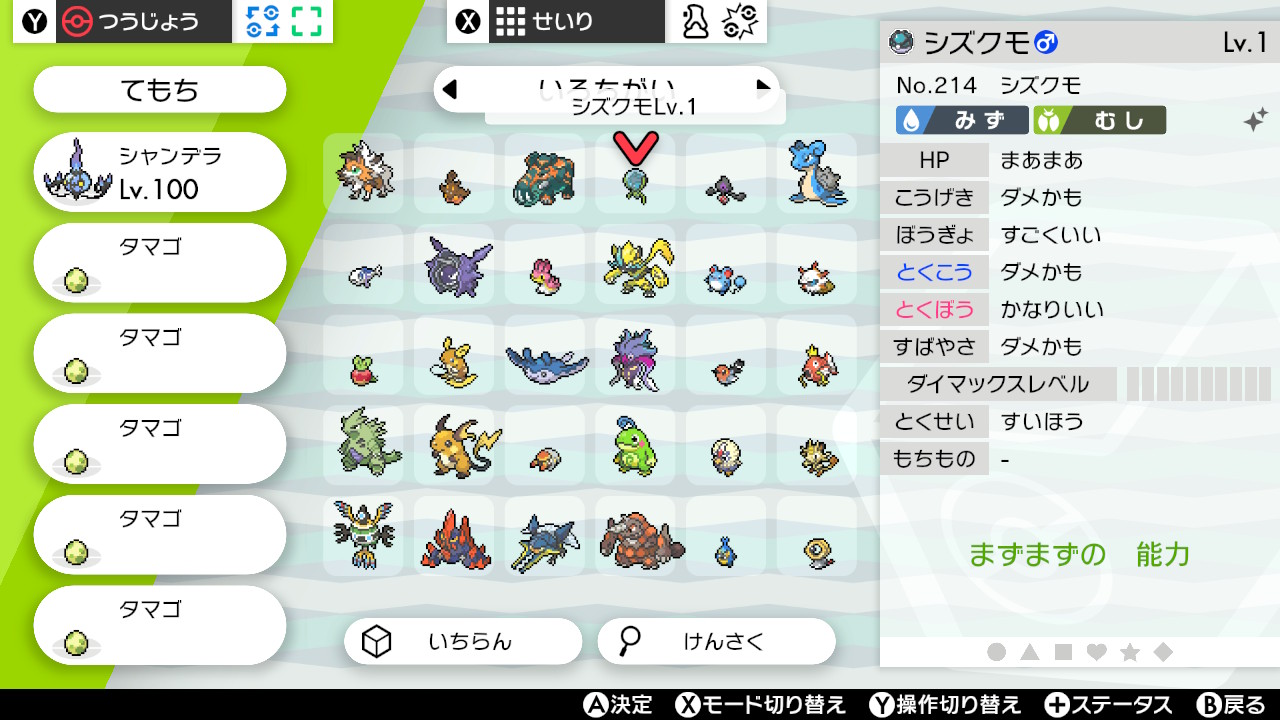Viewport: 1280px width, 720px height.
Task: Click the ダイマックスレベル gauge
Action: coord(1200,384)
